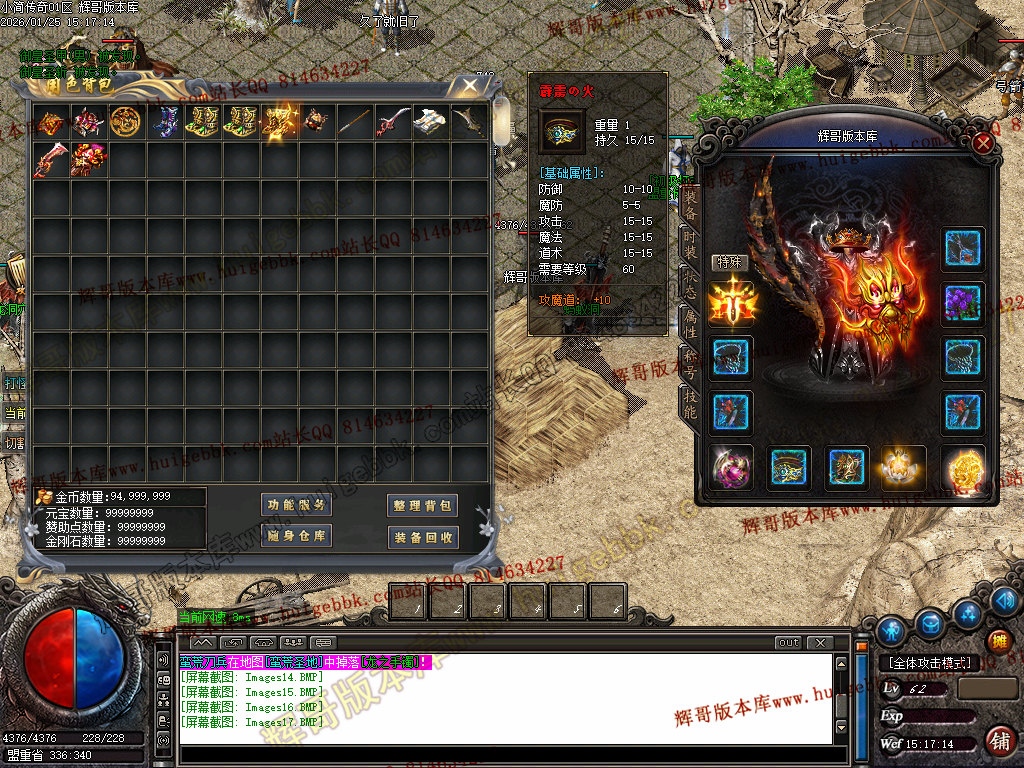The height and width of the screenshot is (768, 1024).
Task: Select the 称号 title tab
Action: point(689,361)
